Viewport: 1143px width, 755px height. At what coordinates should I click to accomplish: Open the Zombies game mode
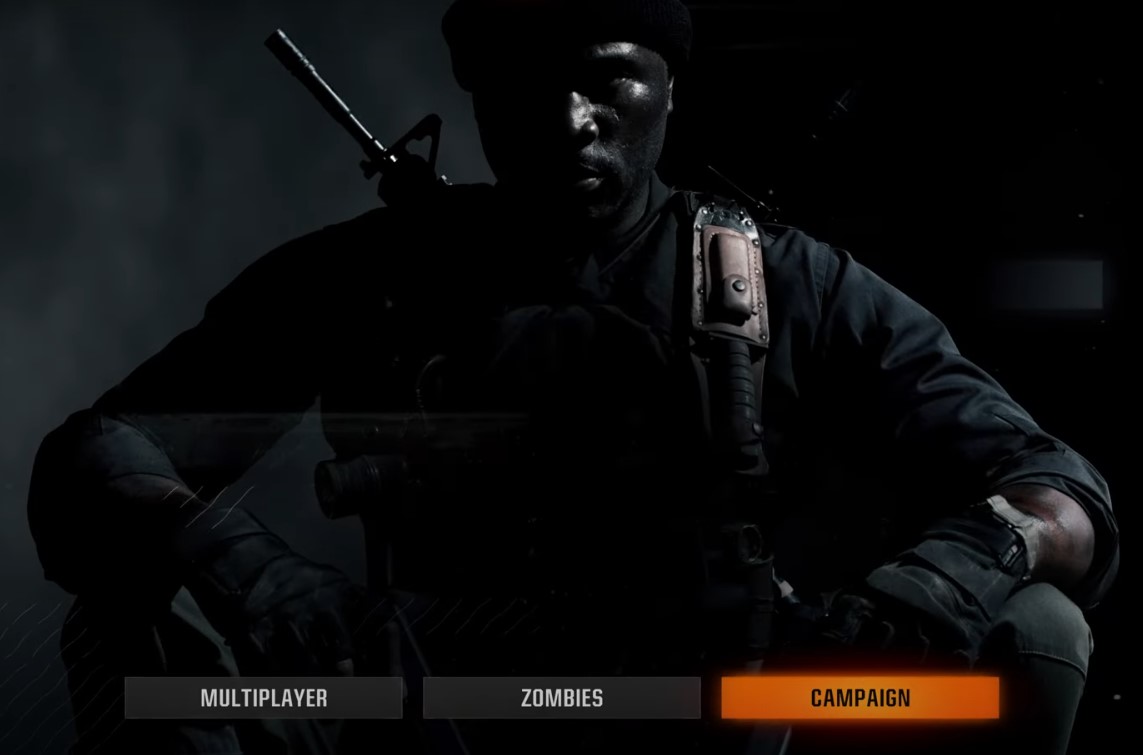point(561,698)
